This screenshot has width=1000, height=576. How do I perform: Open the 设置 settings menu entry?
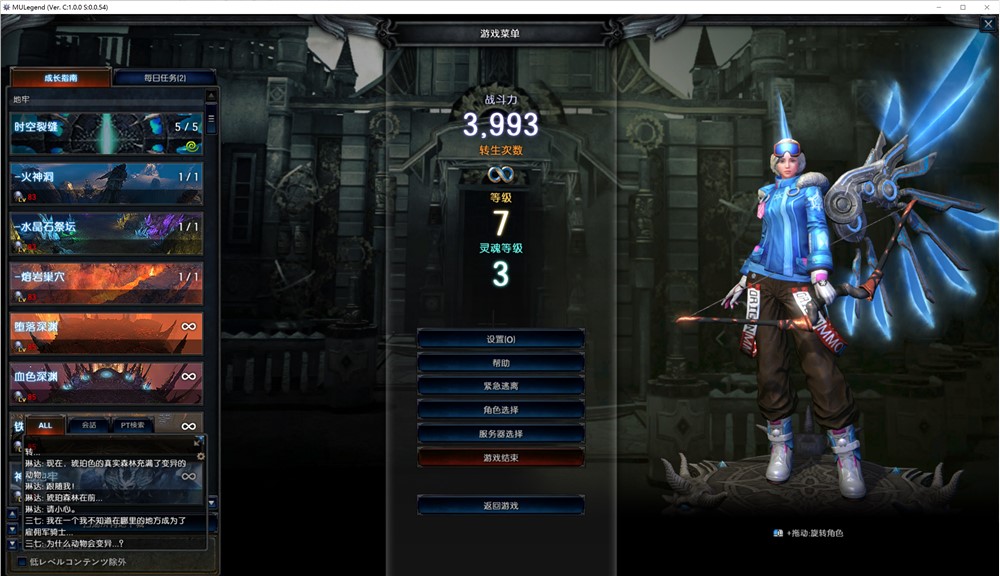500,339
